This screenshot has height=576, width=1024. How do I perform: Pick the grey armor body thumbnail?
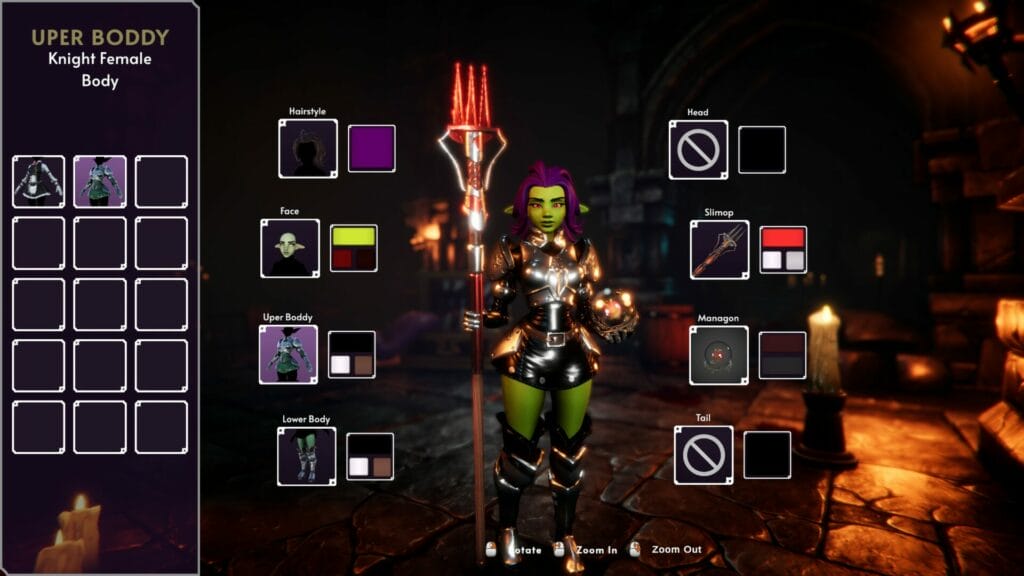[38, 181]
